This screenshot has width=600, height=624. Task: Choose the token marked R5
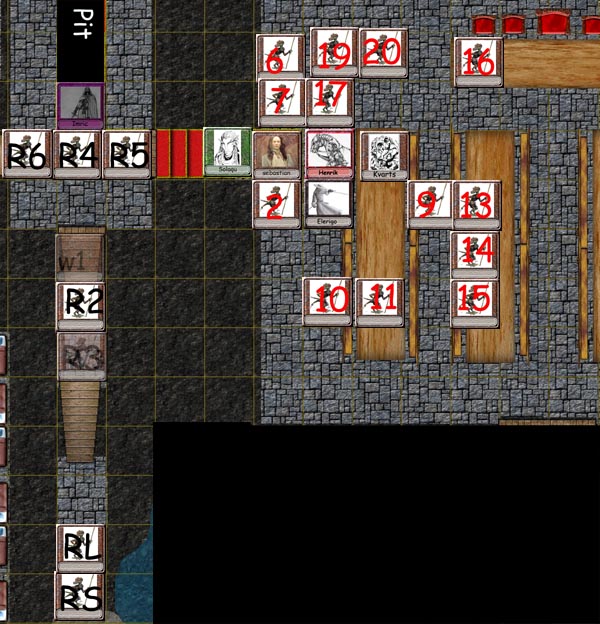click(127, 155)
